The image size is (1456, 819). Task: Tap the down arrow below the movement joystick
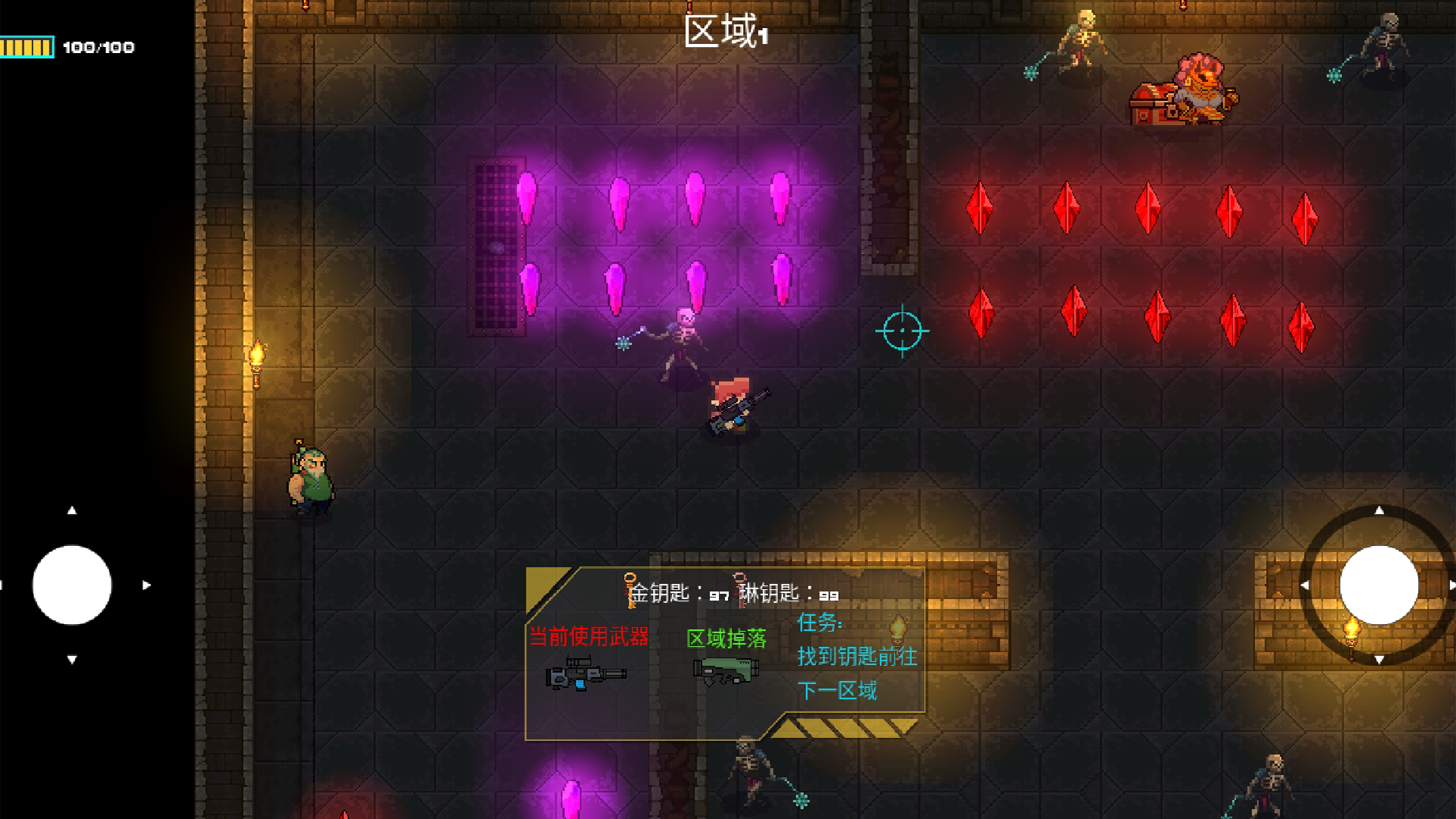72,660
